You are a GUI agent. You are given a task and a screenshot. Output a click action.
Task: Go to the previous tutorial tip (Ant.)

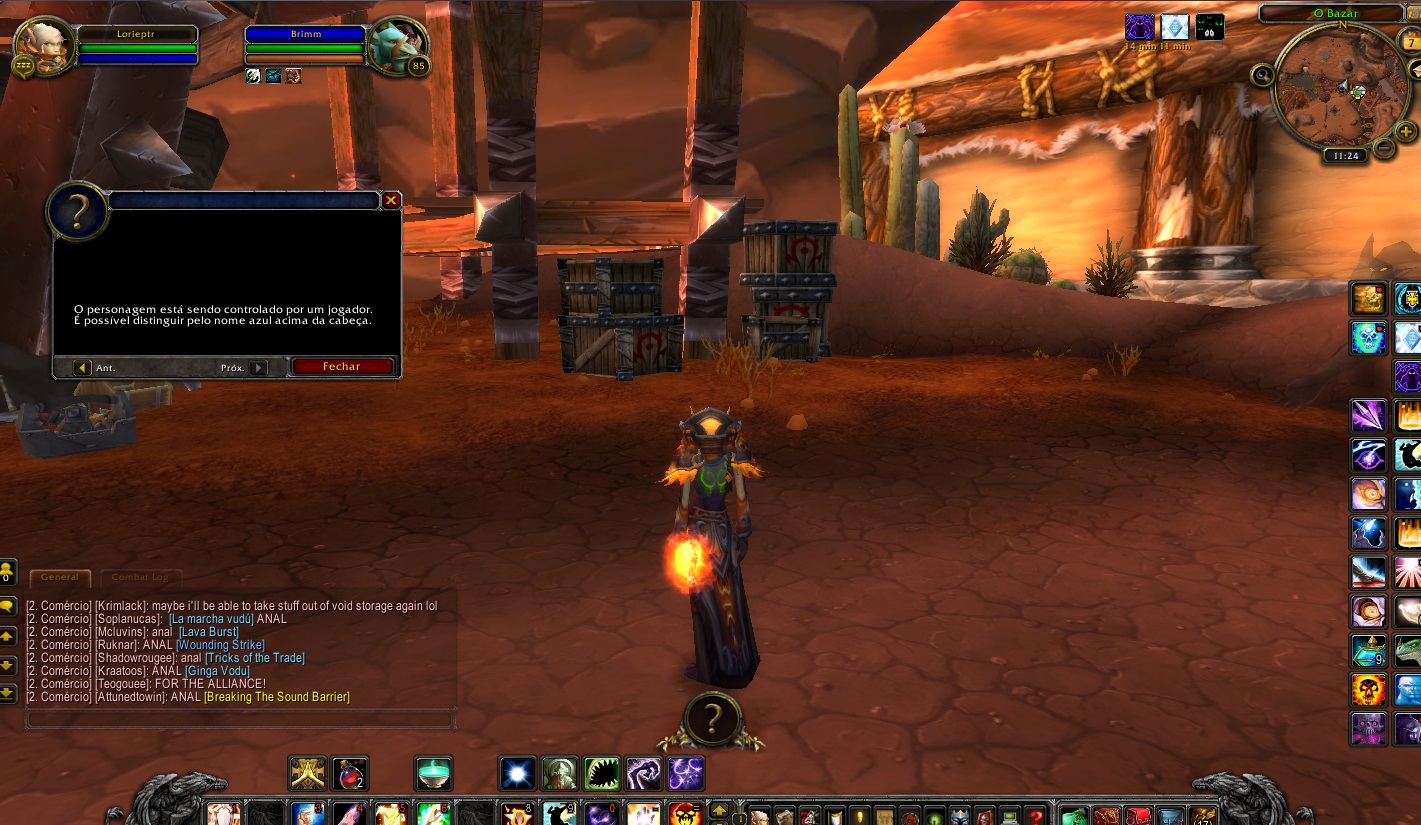tap(83, 368)
